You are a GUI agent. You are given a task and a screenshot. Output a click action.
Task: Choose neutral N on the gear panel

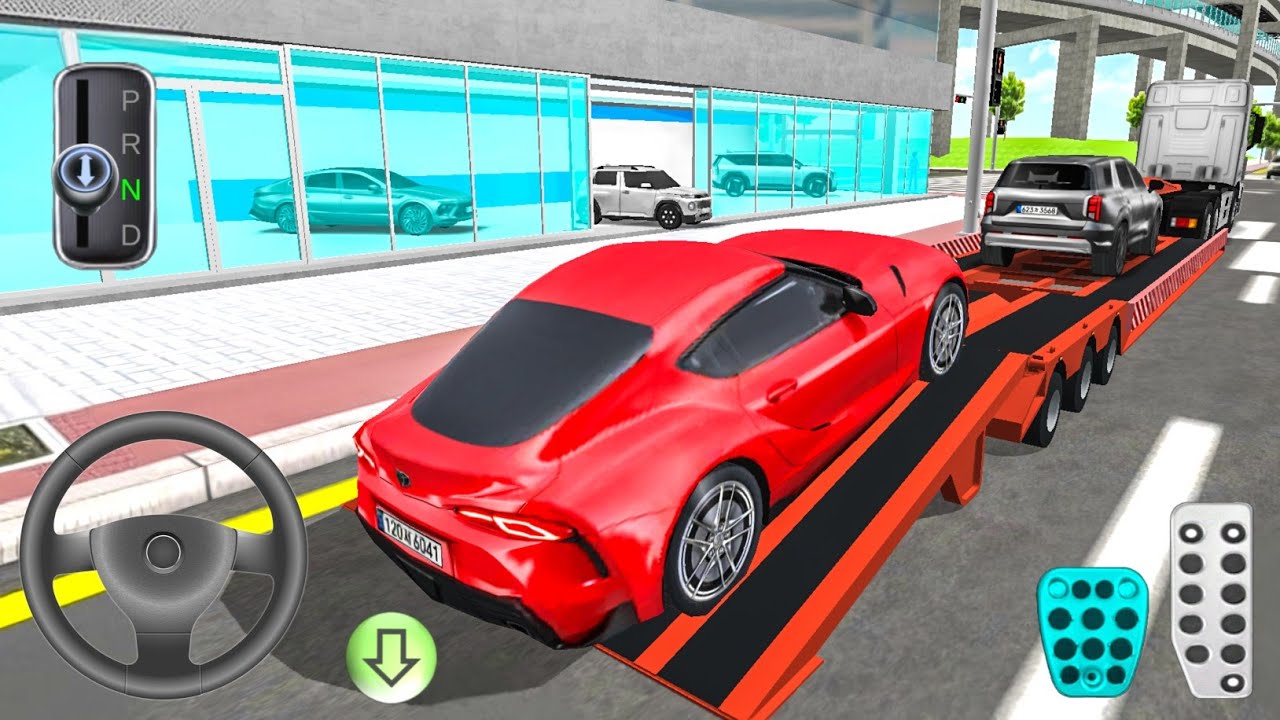pyautogui.click(x=130, y=190)
